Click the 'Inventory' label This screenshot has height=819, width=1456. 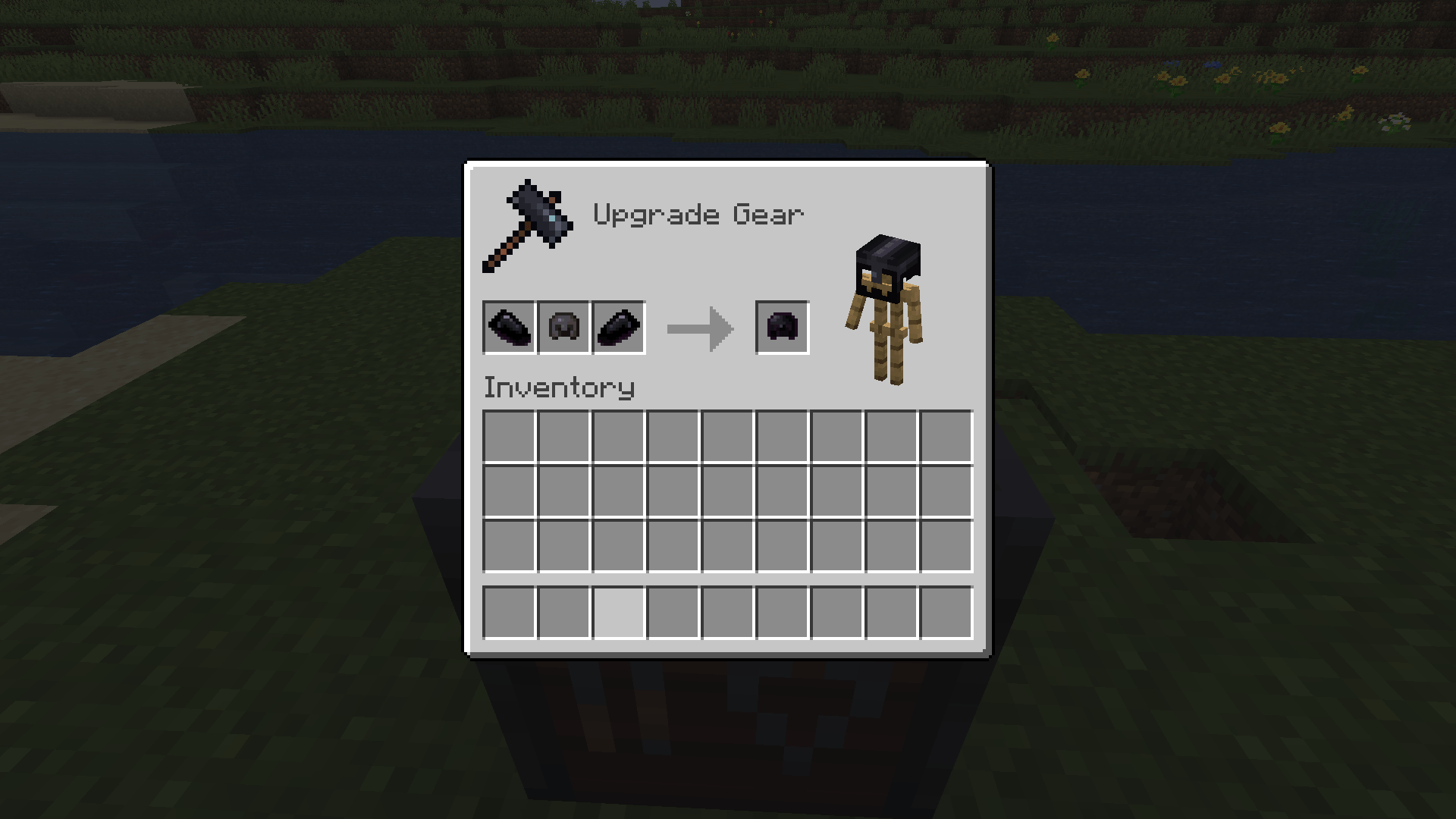tap(559, 387)
